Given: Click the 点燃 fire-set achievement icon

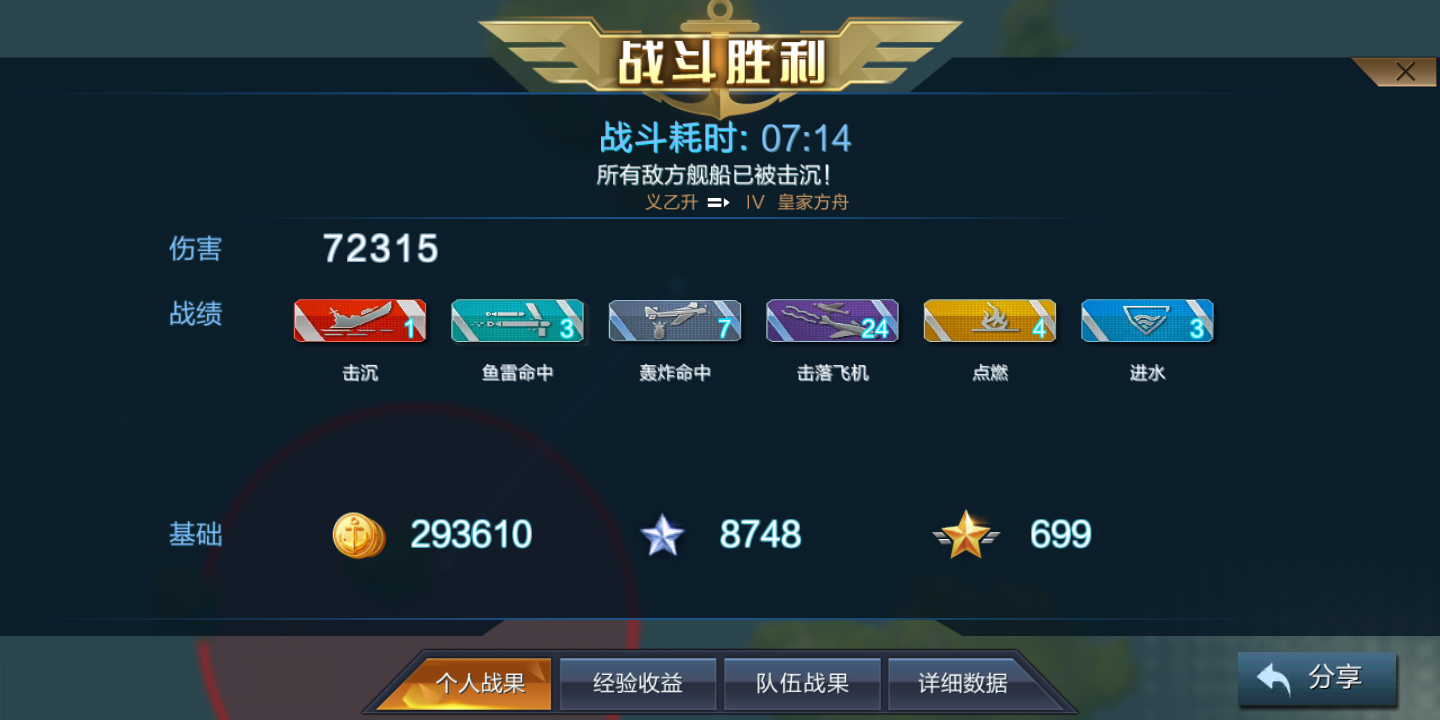Looking at the screenshot, I should click(x=989, y=321).
